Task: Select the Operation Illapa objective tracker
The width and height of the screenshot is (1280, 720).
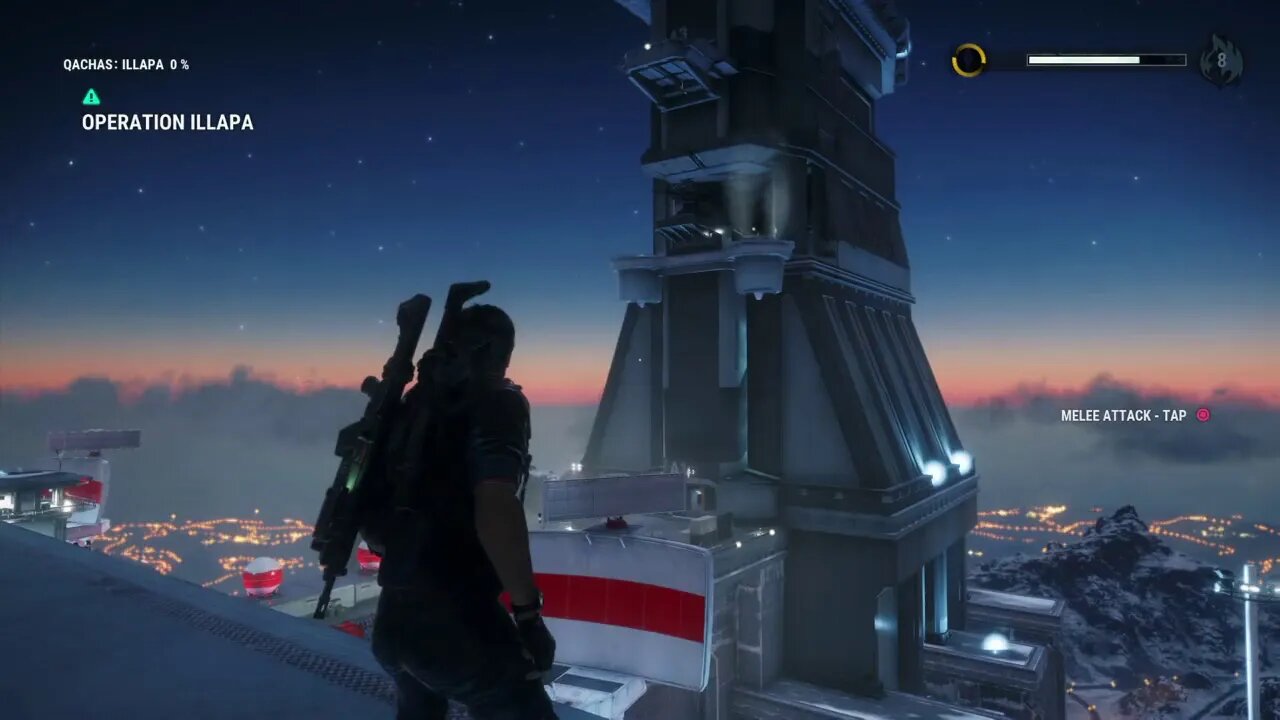Action: point(167,123)
